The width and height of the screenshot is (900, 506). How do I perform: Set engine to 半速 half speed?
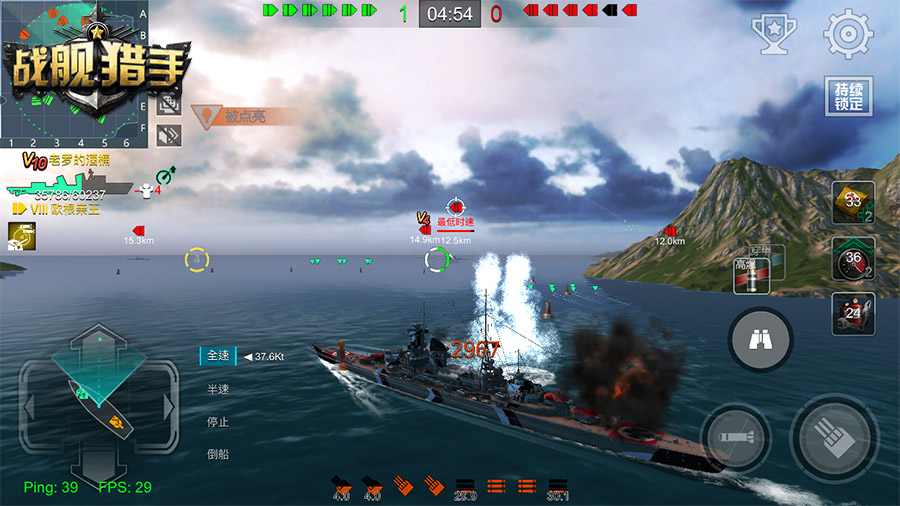(x=218, y=389)
